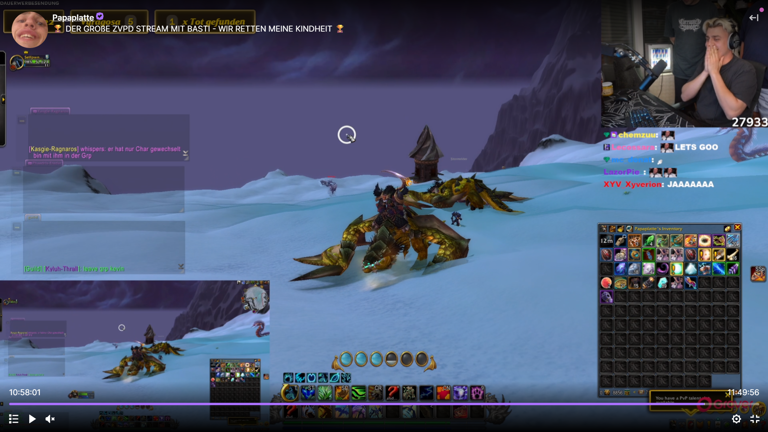Open the Papaplatte channel avatar
Image resolution: width=768 pixels, height=432 pixels.
point(29,27)
